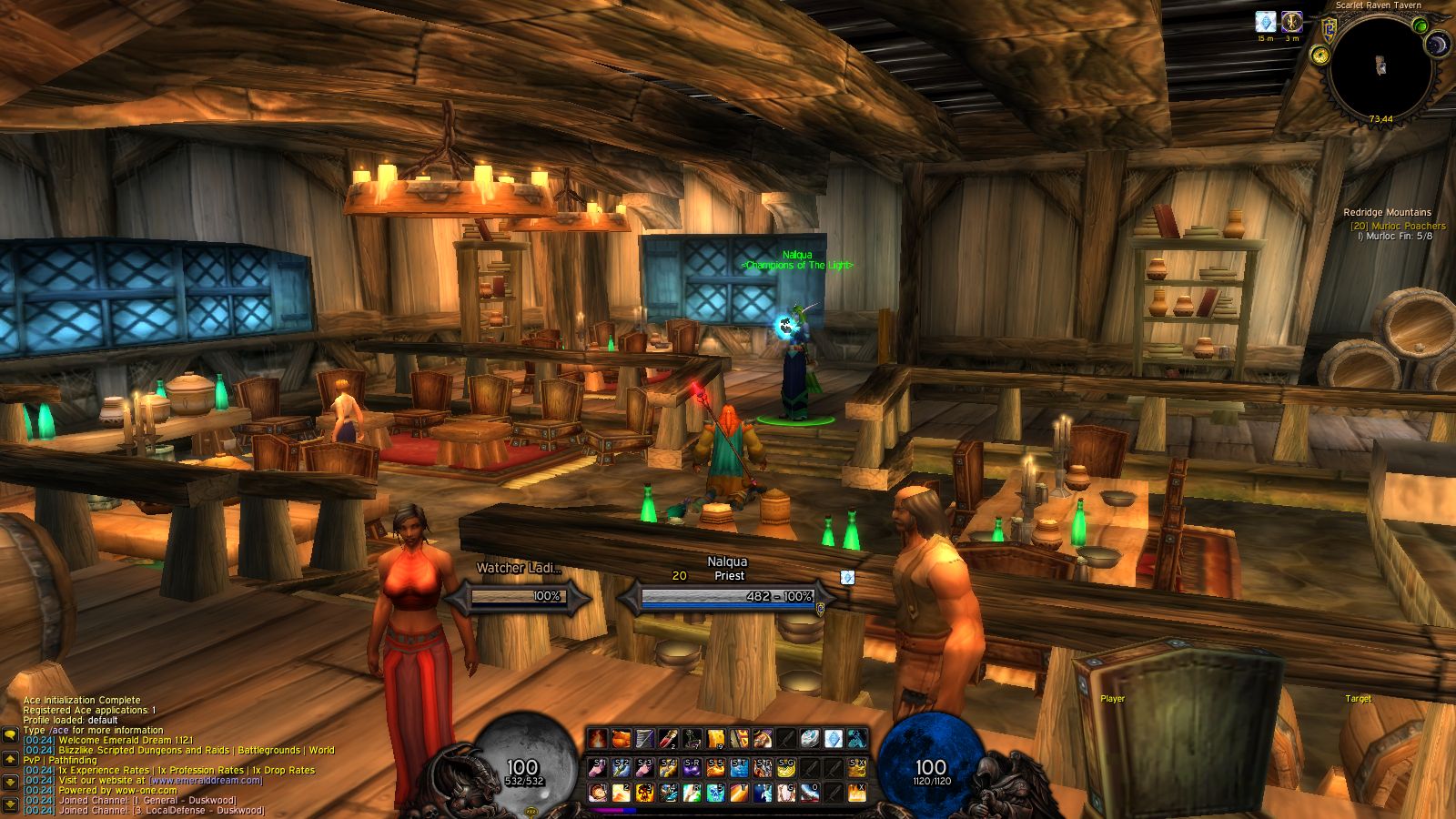Click the minimap under Scarlet Raven Tavern
The width and height of the screenshot is (1456, 819).
tap(1380, 68)
